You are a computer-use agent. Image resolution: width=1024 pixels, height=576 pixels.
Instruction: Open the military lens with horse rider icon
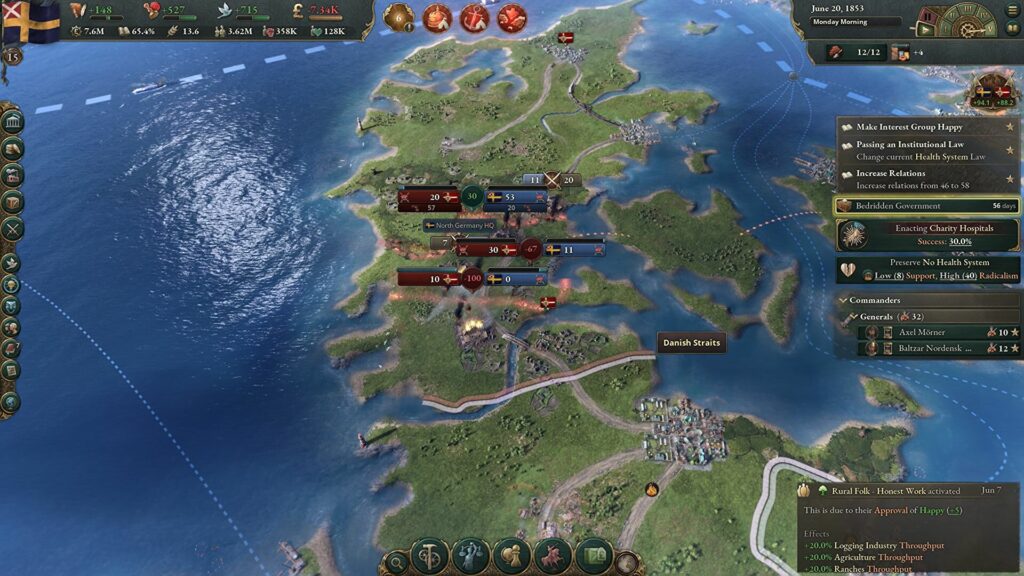click(x=551, y=556)
